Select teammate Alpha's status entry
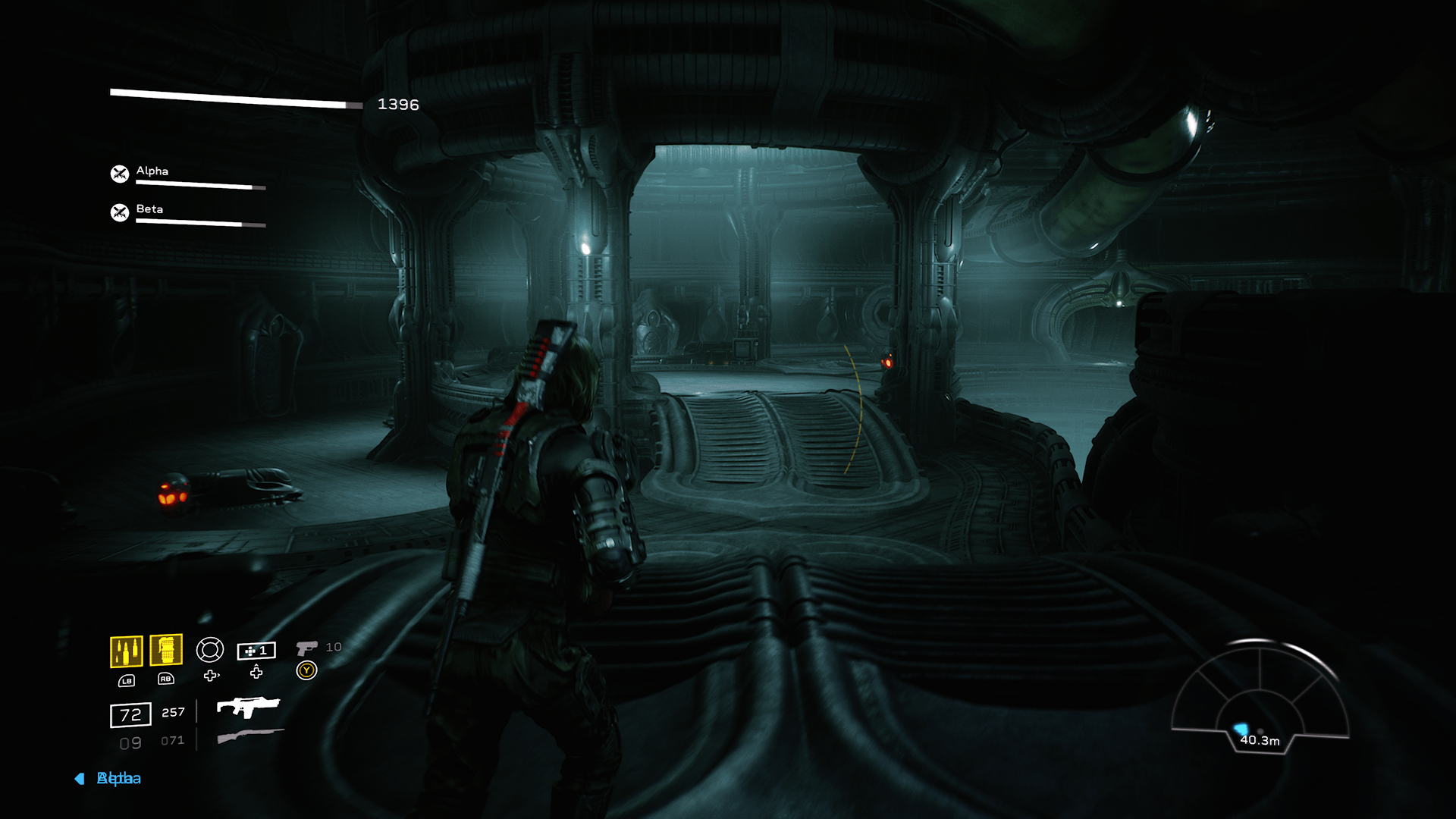 pyautogui.click(x=187, y=175)
